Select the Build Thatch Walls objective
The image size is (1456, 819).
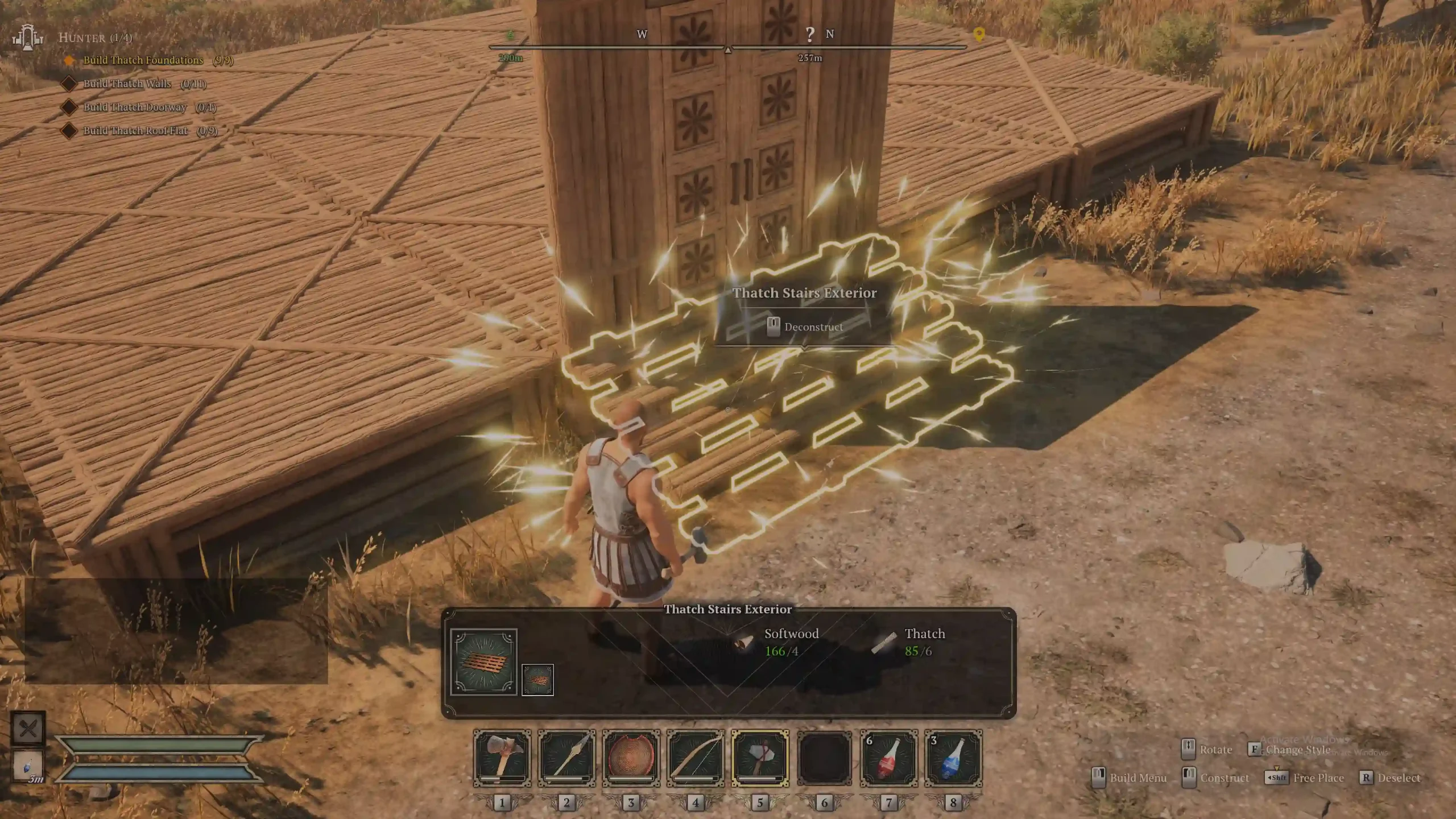tap(127, 84)
